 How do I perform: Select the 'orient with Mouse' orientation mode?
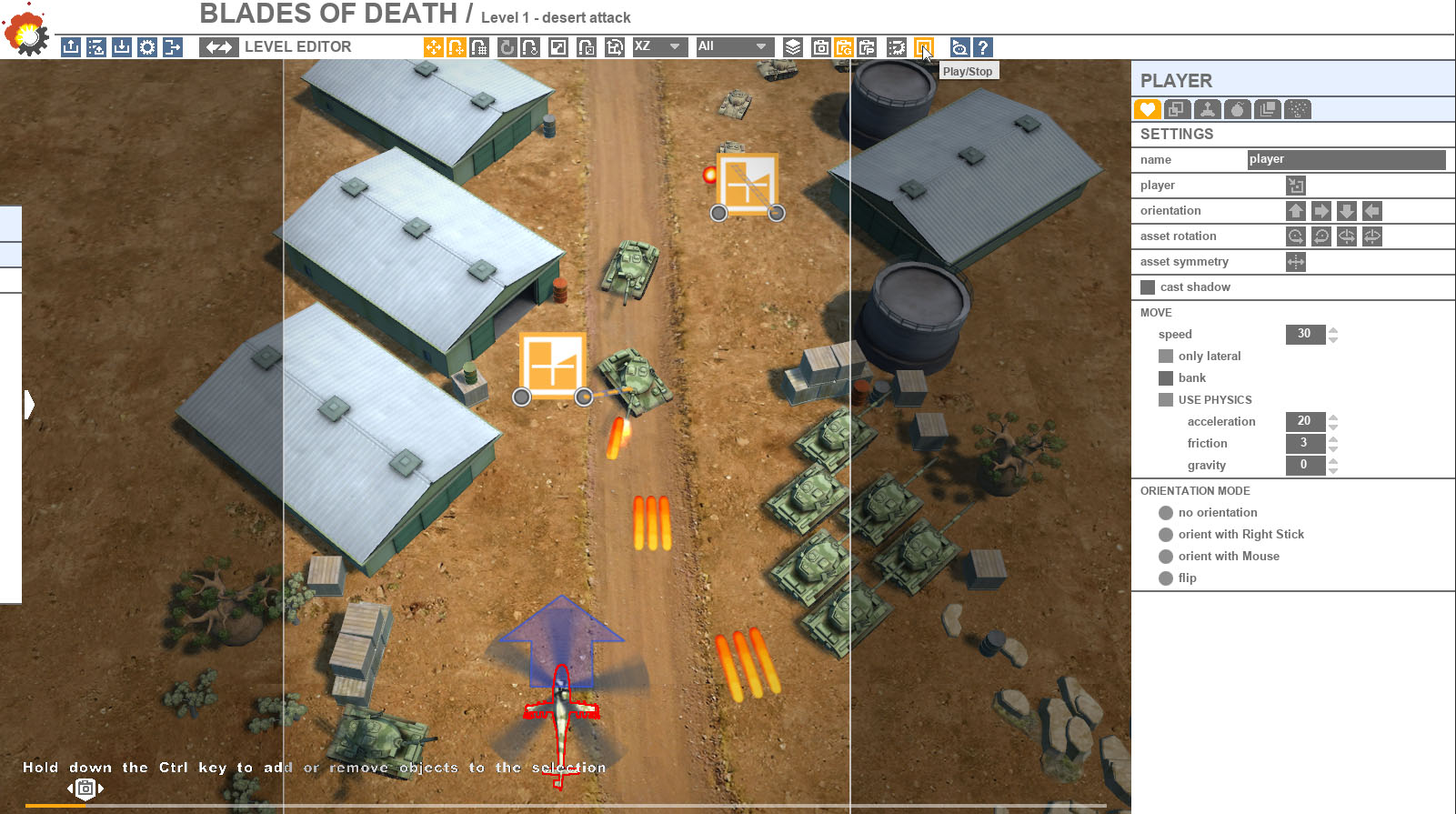click(x=1165, y=556)
